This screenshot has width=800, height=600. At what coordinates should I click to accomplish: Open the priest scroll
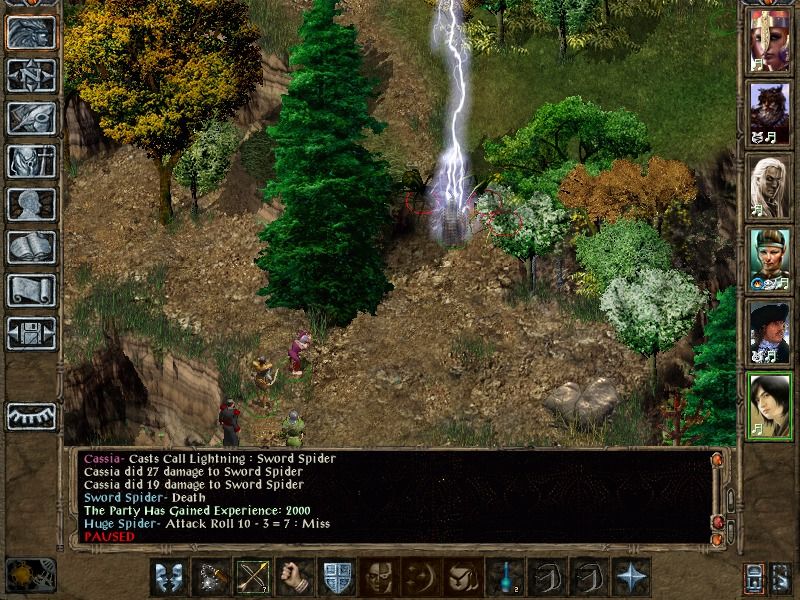click(x=31, y=290)
